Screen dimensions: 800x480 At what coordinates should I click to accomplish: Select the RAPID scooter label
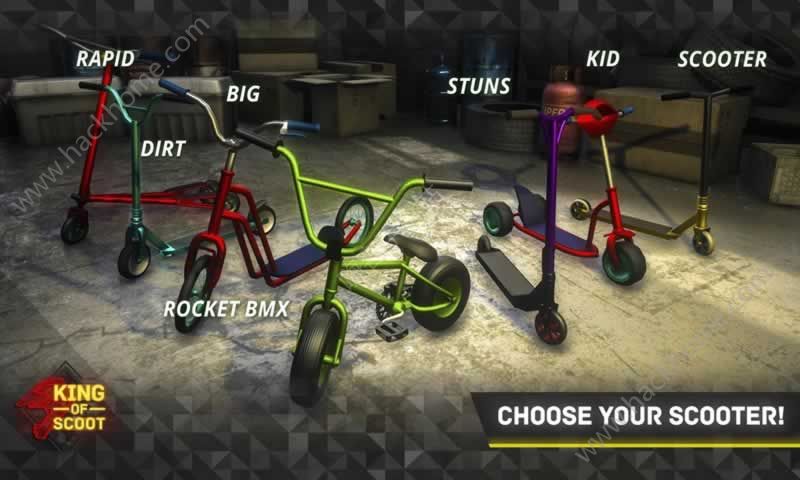[x=105, y=59]
